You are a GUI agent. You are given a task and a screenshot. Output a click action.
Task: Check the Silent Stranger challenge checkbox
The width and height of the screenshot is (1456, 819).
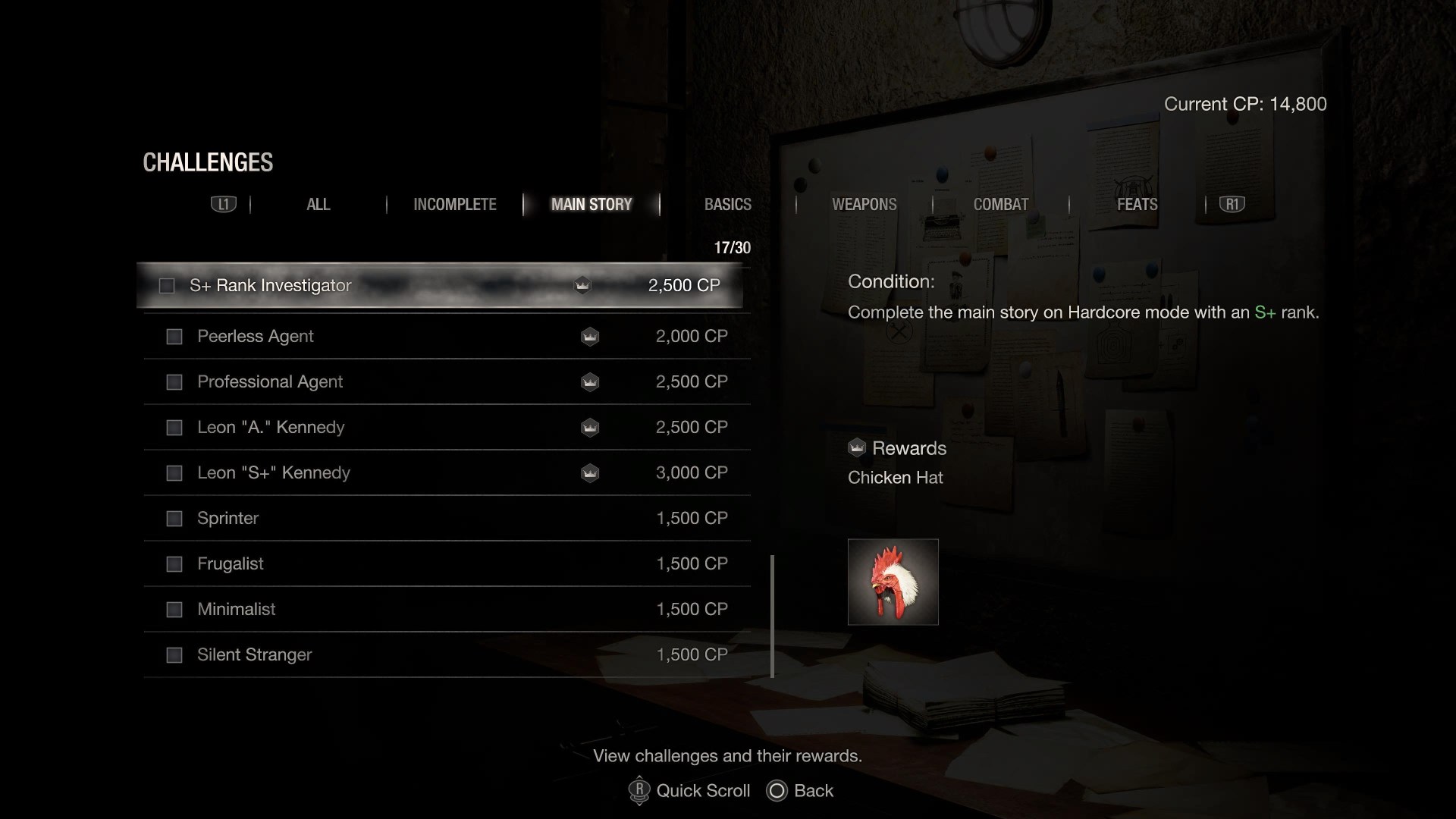[x=174, y=654]
